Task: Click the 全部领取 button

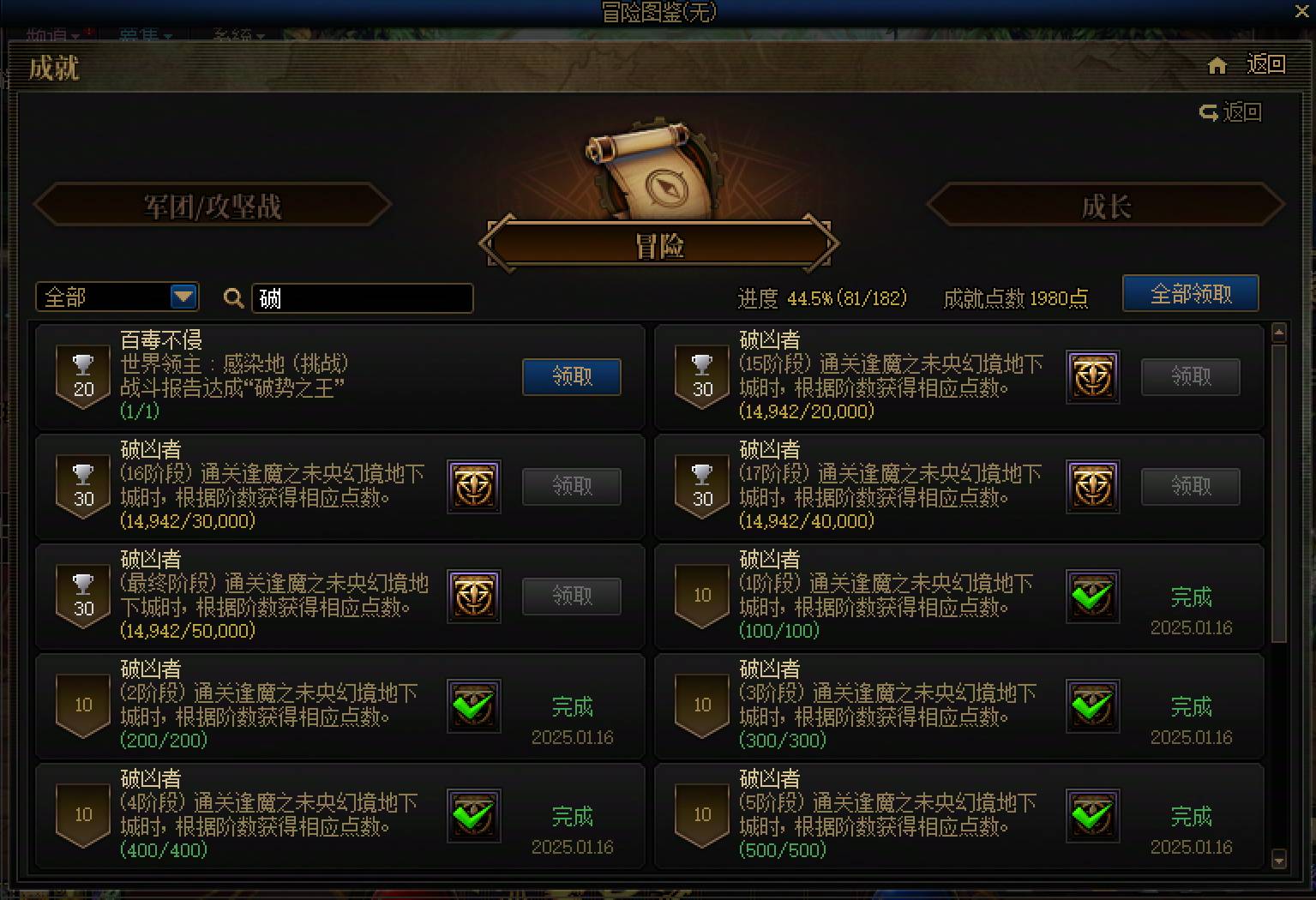Action: (x=1190, y=294)
